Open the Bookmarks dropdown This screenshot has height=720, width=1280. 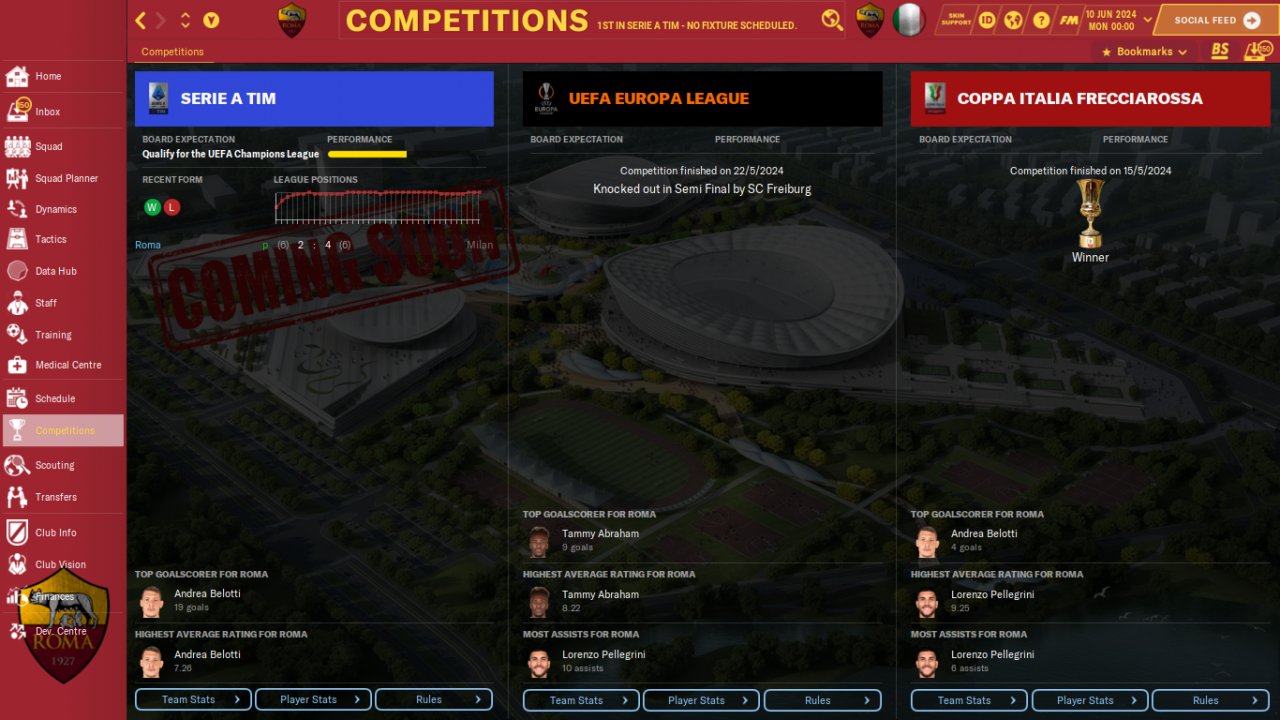tap(1144, 52)
